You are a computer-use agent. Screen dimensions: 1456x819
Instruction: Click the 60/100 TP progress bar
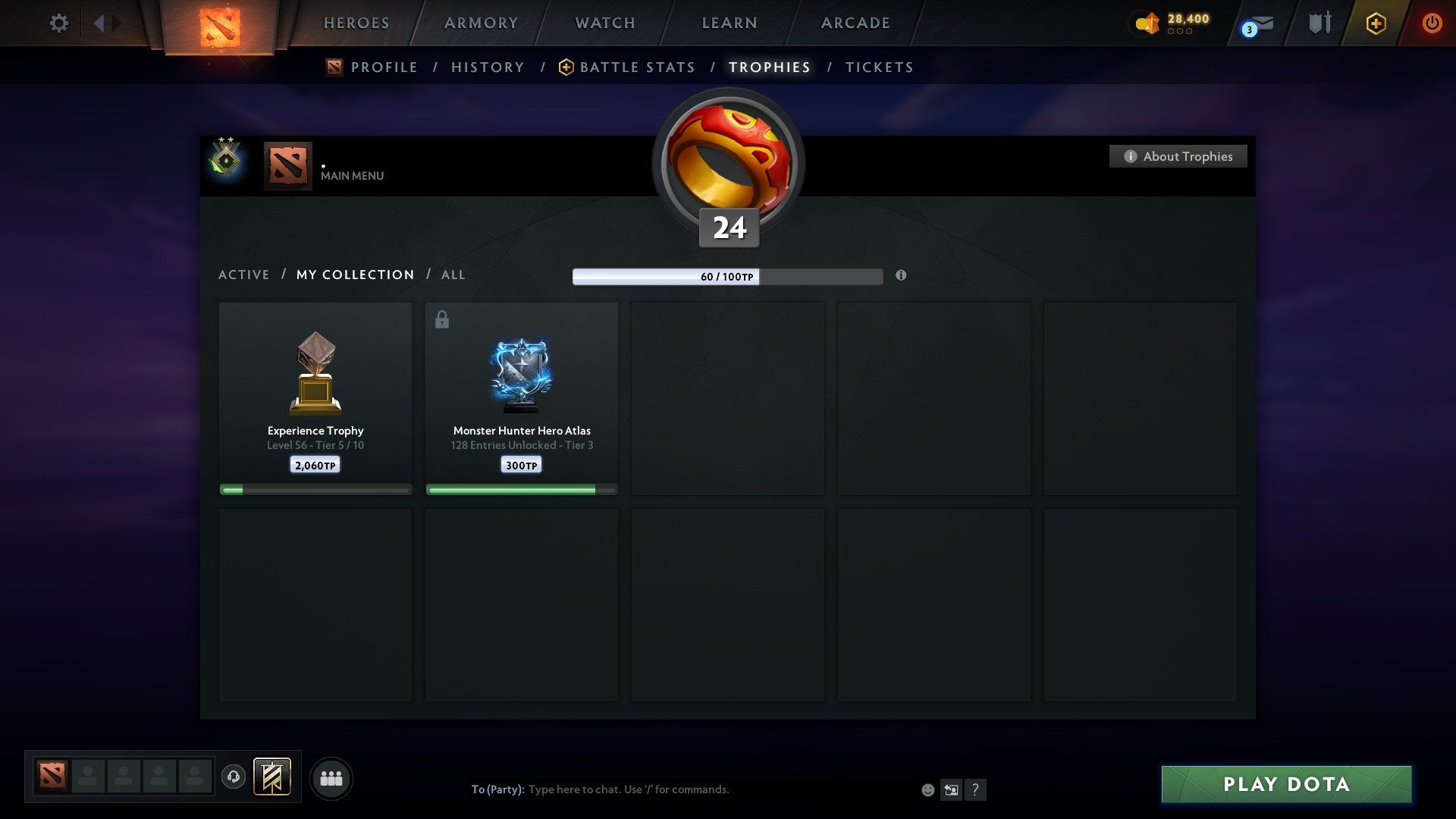point(728,277)
